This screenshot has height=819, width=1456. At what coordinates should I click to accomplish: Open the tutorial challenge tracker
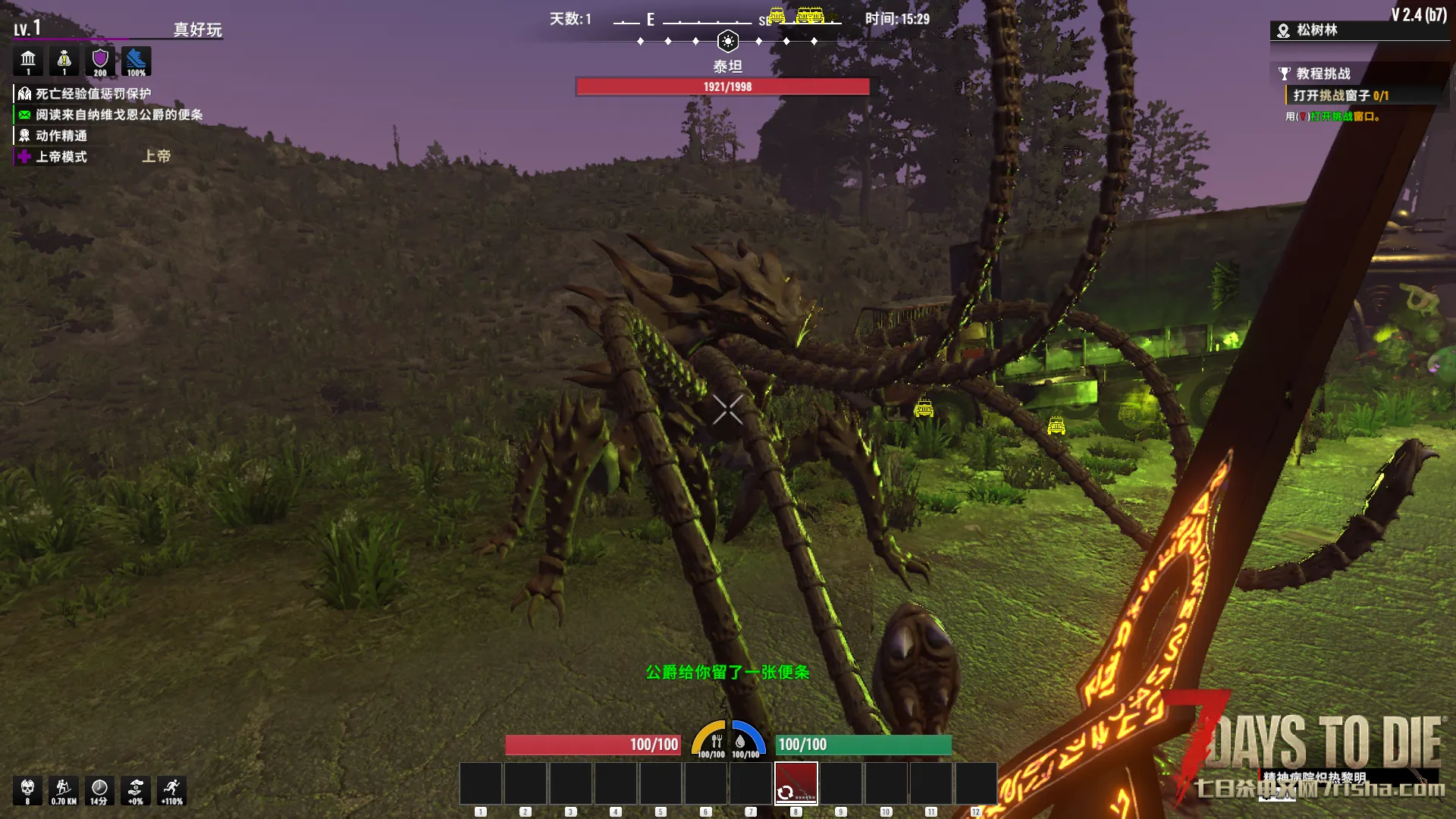[x=1323, y=74]
